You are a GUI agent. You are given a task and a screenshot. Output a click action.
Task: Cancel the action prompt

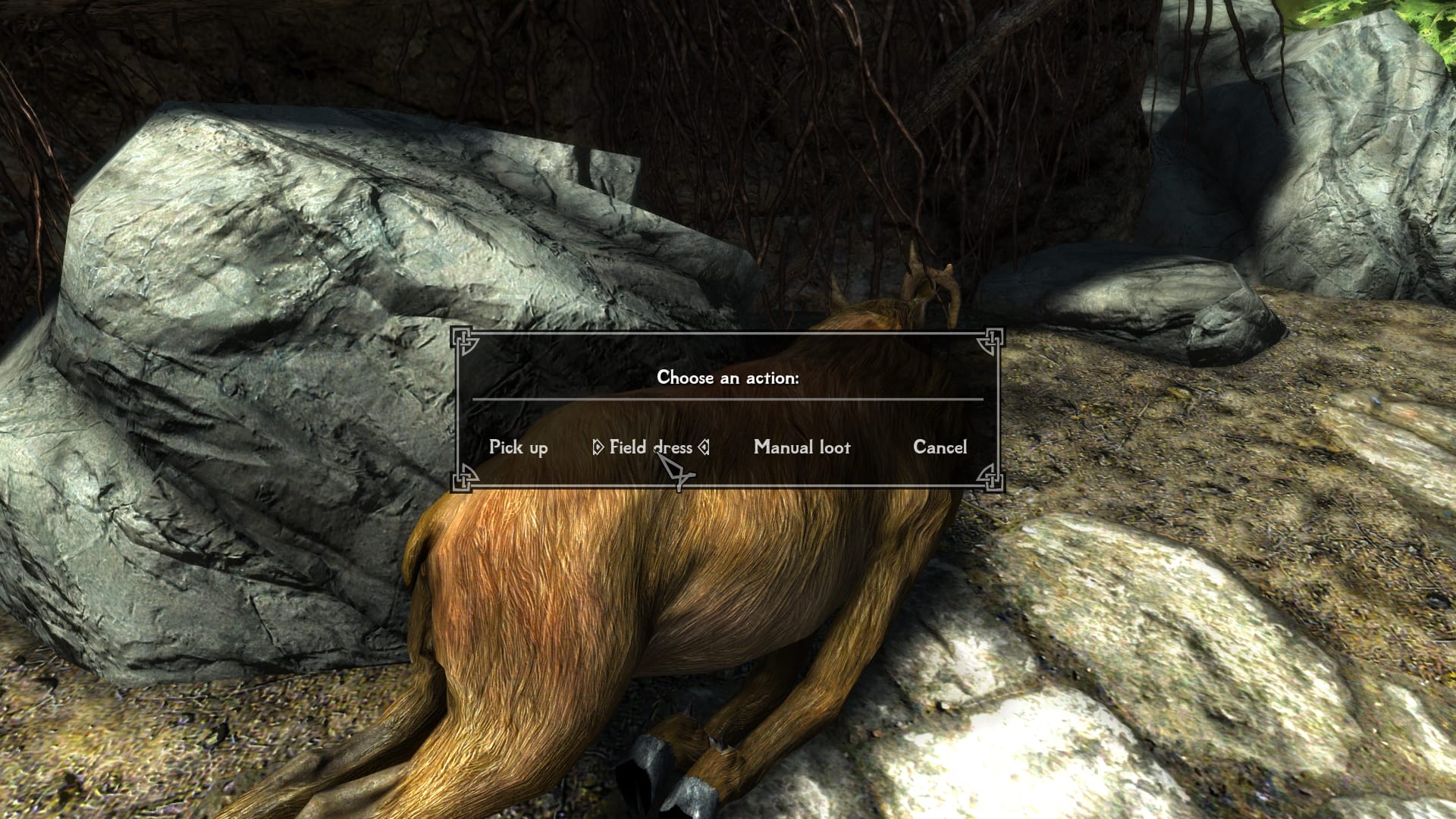point(940,447)
